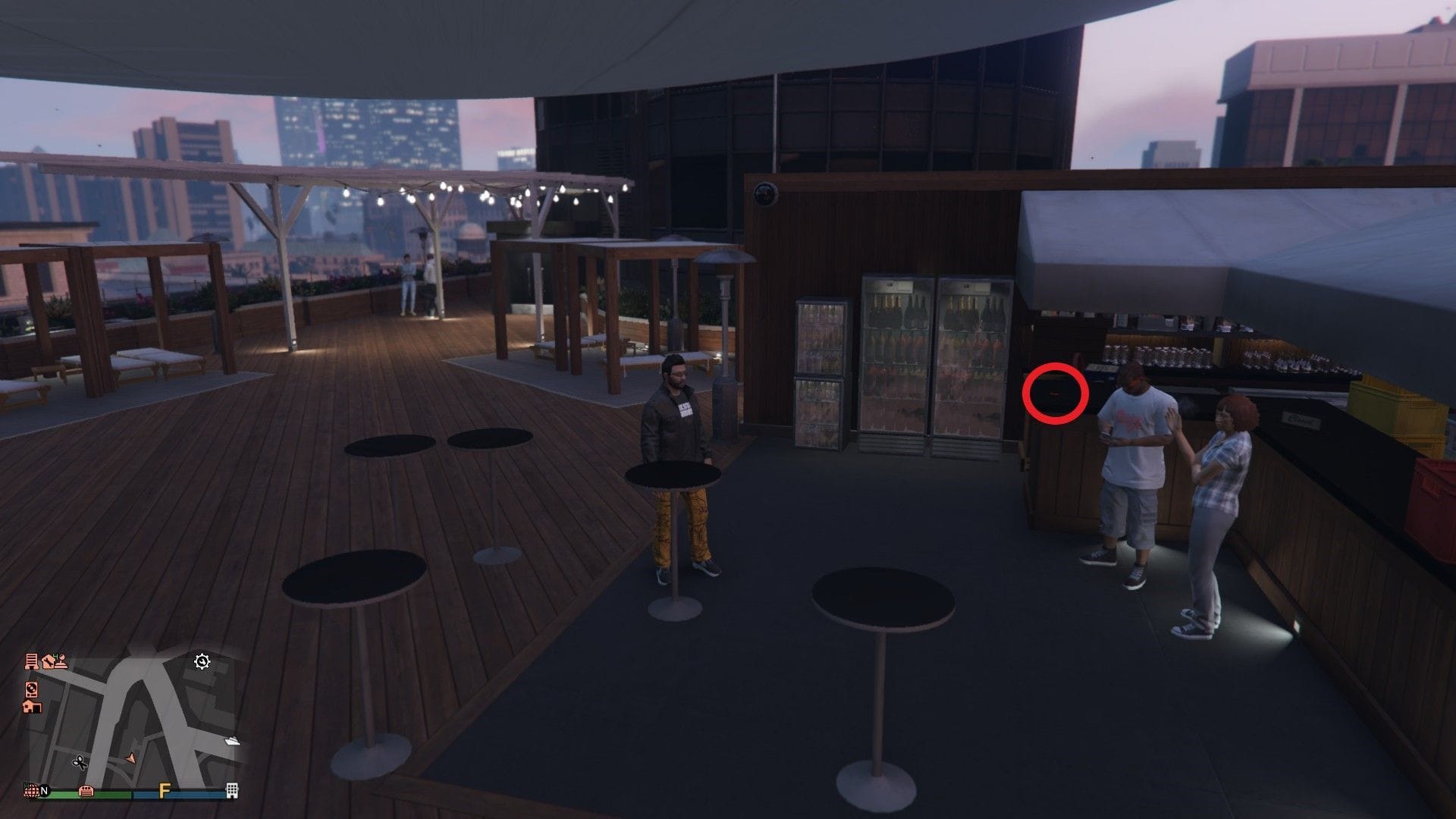This screenshot has width=1456, height=819.
Task: Click the yellow F friend indicator
Action: 165,790
